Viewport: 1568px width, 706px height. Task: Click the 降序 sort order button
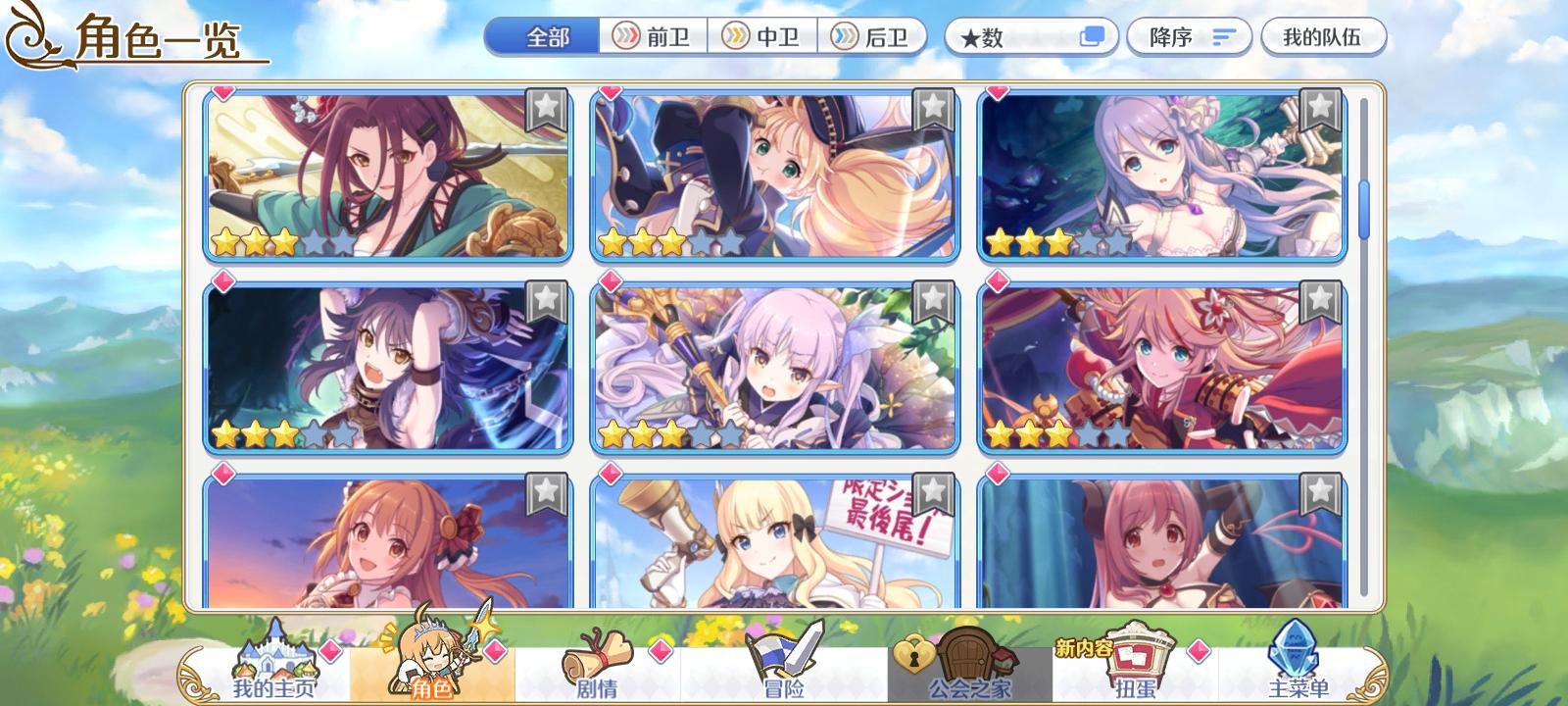click(x=1189, y=35)
